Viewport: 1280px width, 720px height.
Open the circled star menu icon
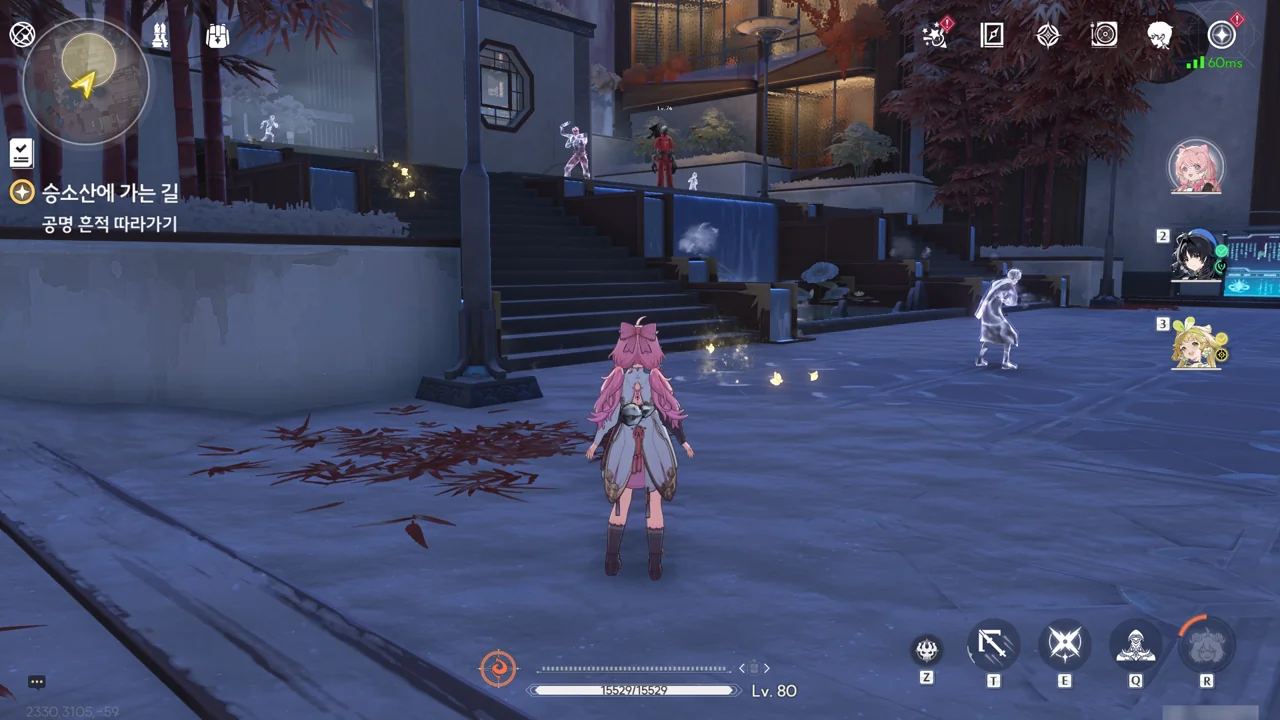1222,36
